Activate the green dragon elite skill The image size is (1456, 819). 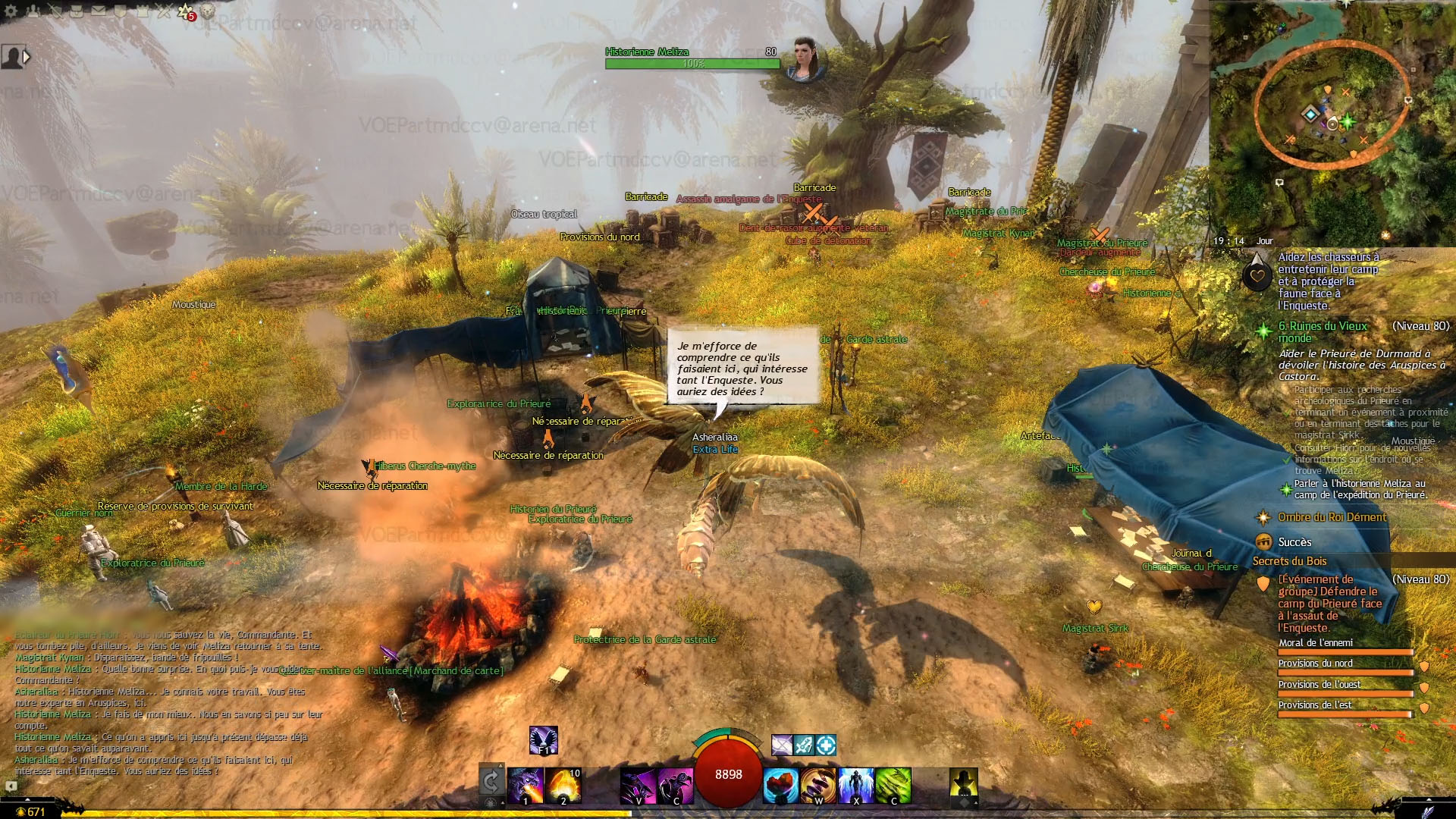(893, 786)
